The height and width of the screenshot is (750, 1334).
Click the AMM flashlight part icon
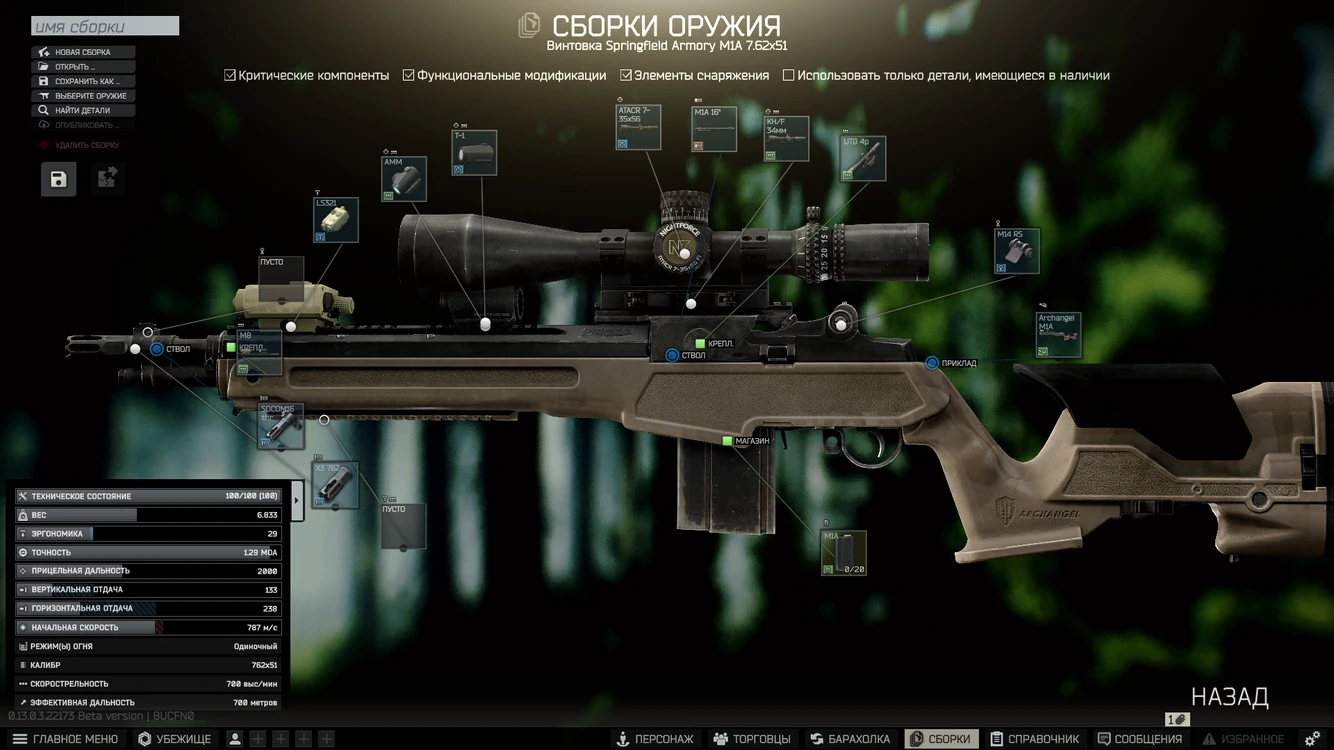[403, 178]
